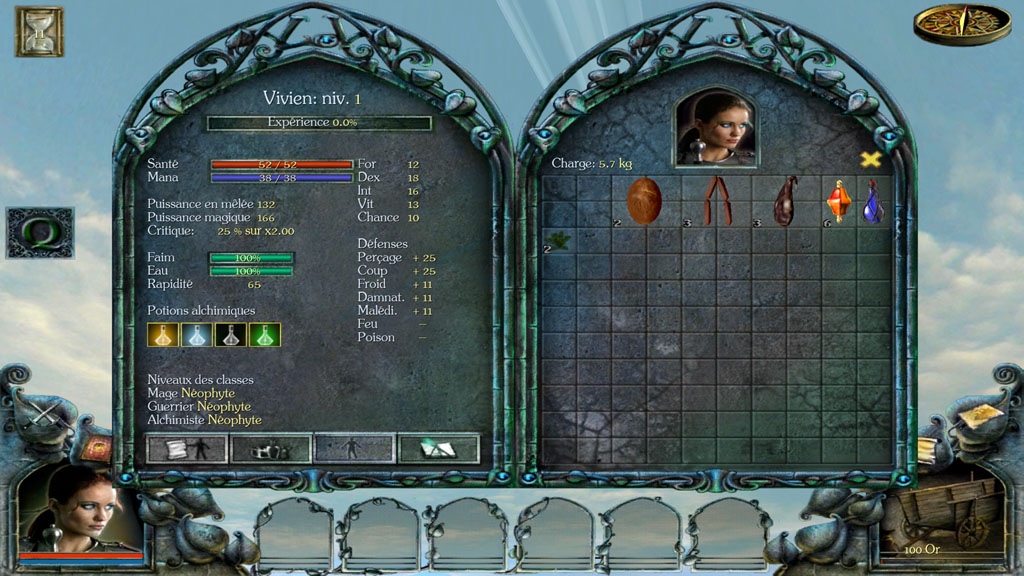
Task: Switch to the scroll and figure tab
Action: pos(187,449)
